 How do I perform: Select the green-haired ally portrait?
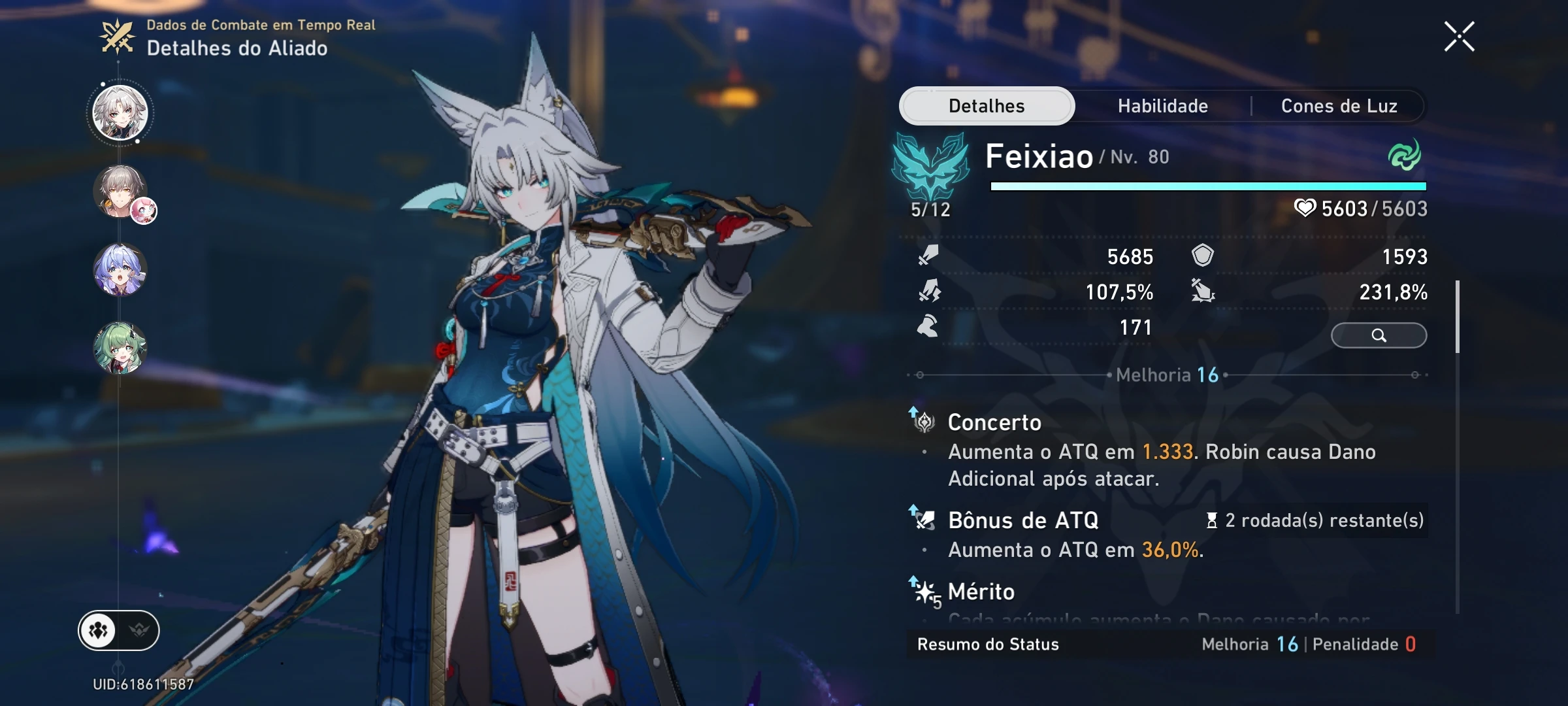121,350
